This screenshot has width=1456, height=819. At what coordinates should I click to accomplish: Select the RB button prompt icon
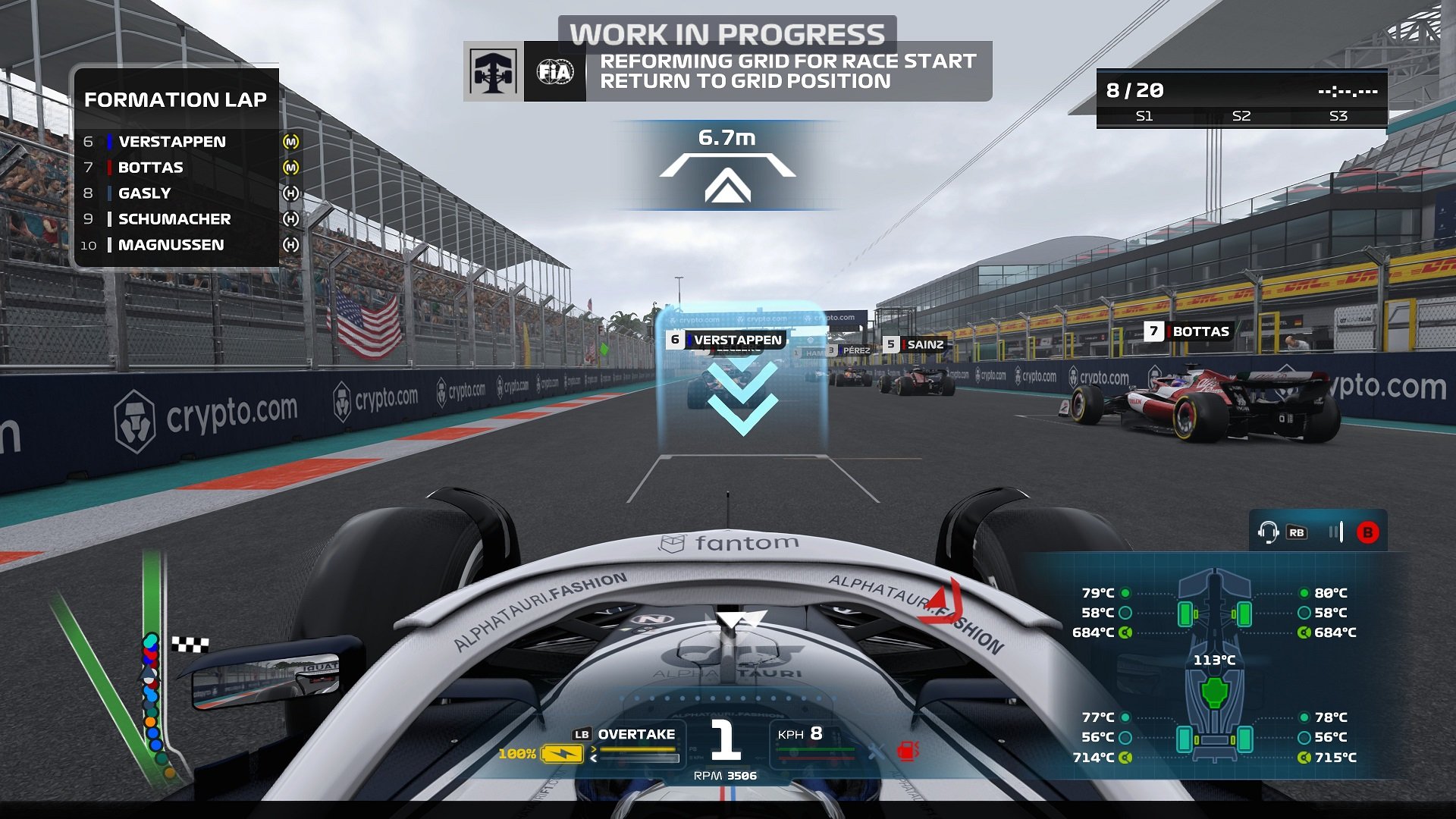tap(1297, 532)
